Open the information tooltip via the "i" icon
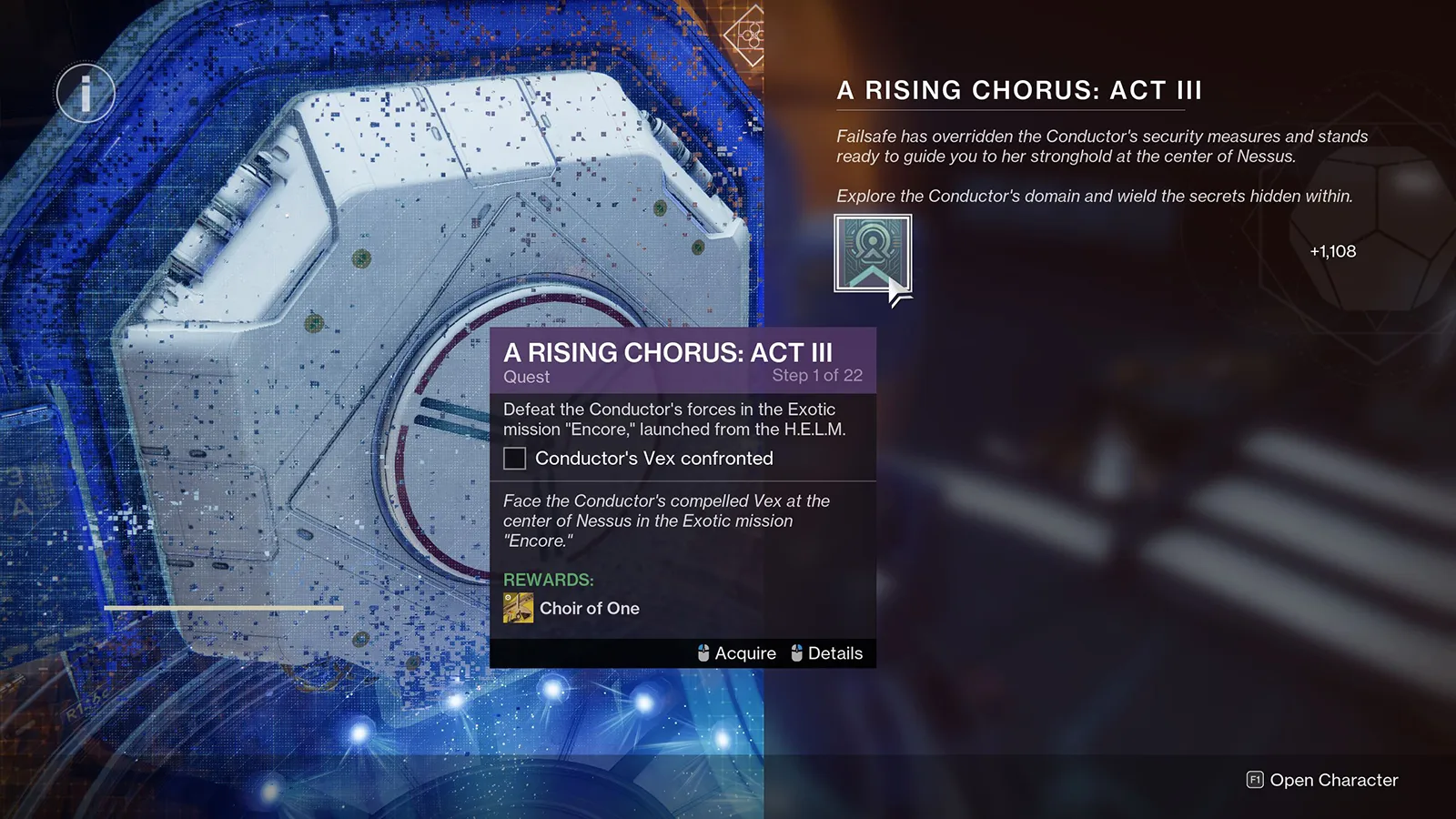This screenshot has height=819, width=1456. tap(85, 92)
